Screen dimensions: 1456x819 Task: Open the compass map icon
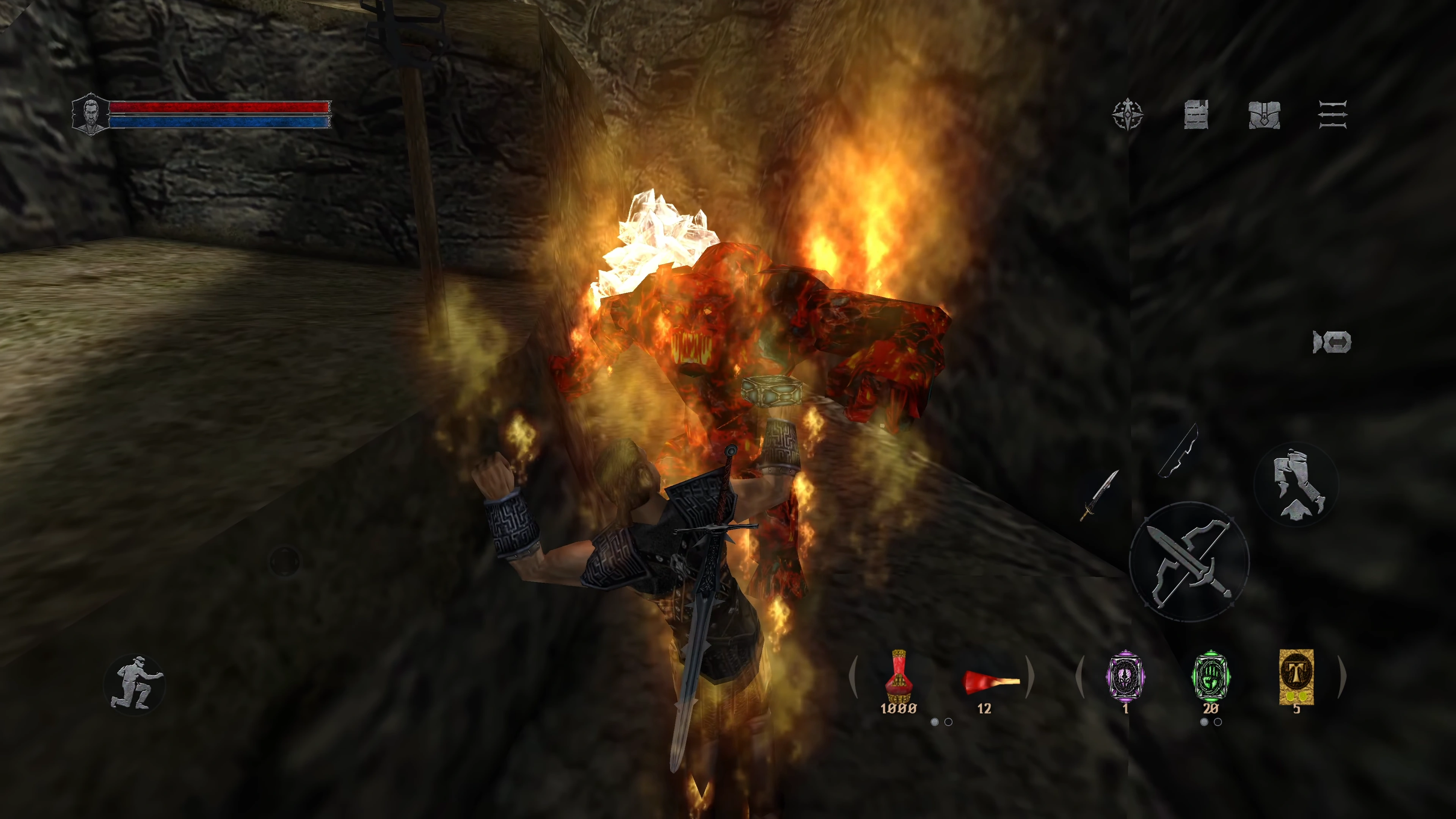tap(1128, 115)
